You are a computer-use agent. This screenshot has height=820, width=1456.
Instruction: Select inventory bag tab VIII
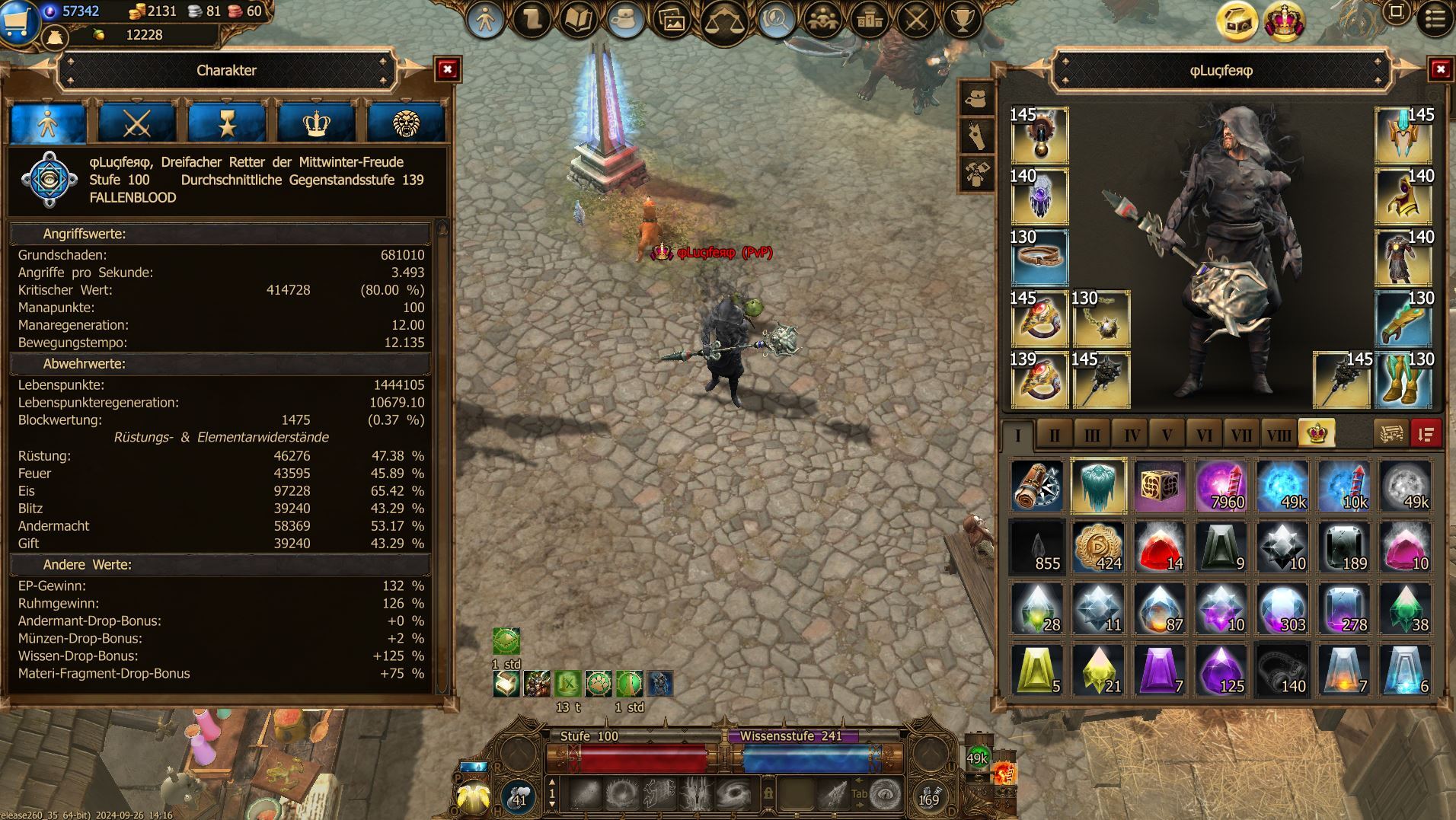point(1279,435)
